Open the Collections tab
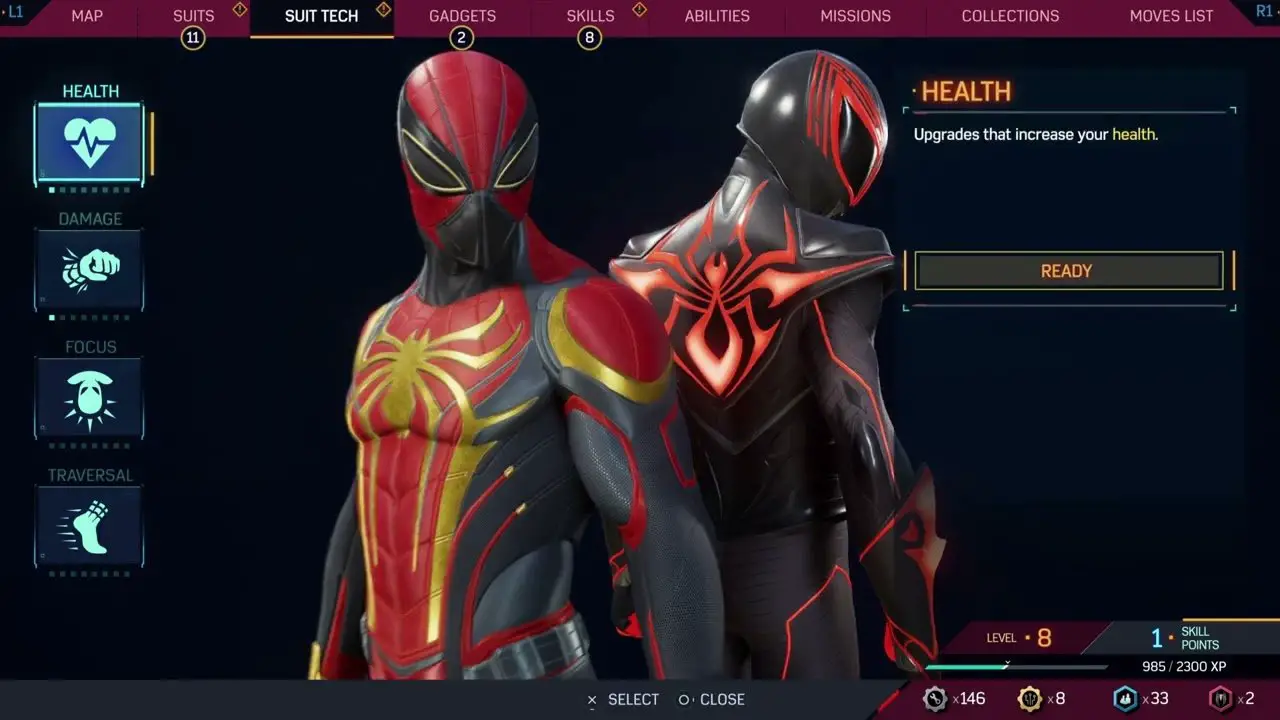The height and width of the screenshot is (720, 1280). coord(1010,16)
